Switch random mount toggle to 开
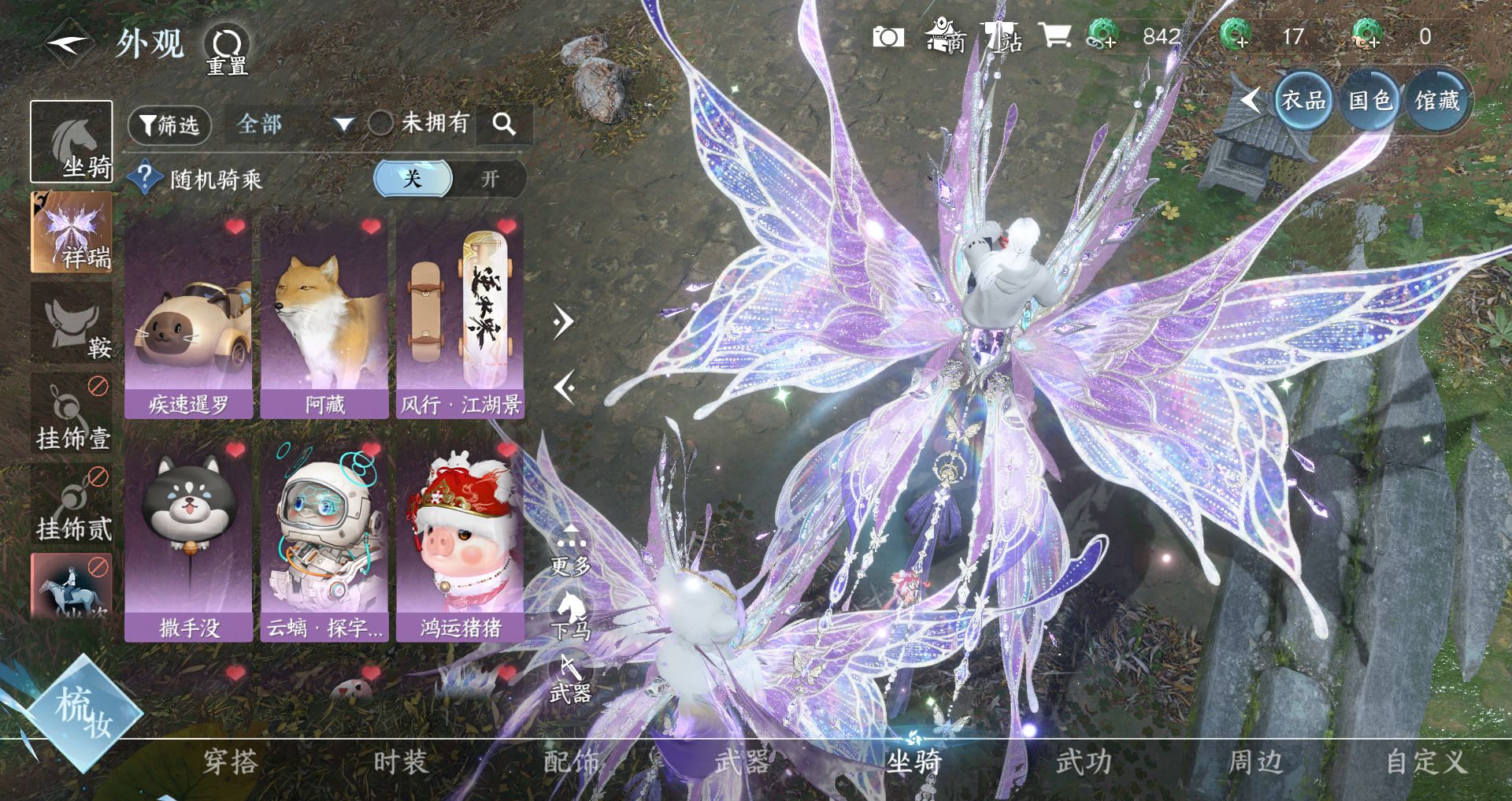1512x801 pixels. pyautogui.click(x=490, y=179)
